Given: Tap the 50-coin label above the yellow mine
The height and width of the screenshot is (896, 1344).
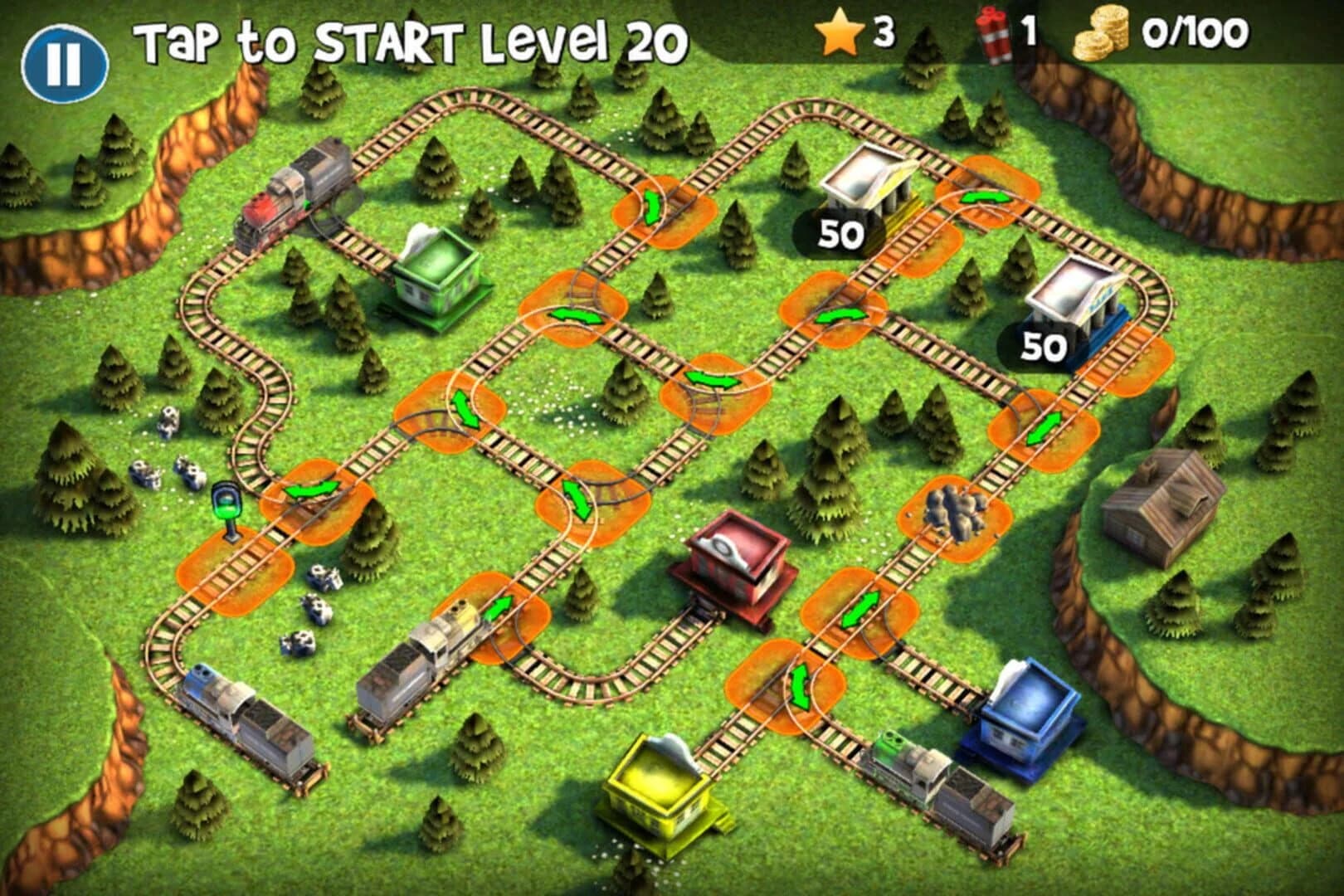Looking at the screenshot, I should click(842, 235).
